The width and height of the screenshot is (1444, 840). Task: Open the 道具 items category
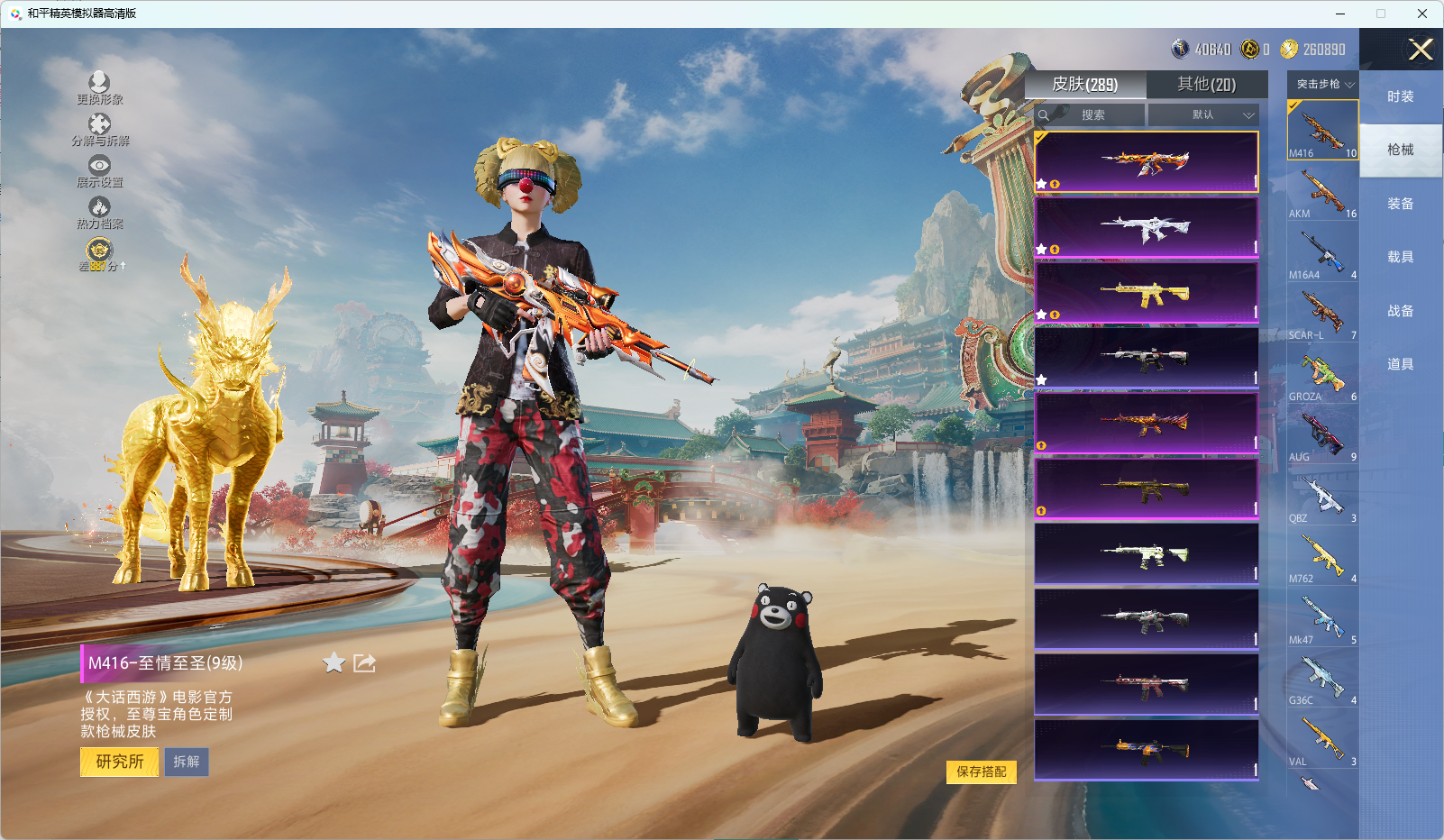point(1400,364)
